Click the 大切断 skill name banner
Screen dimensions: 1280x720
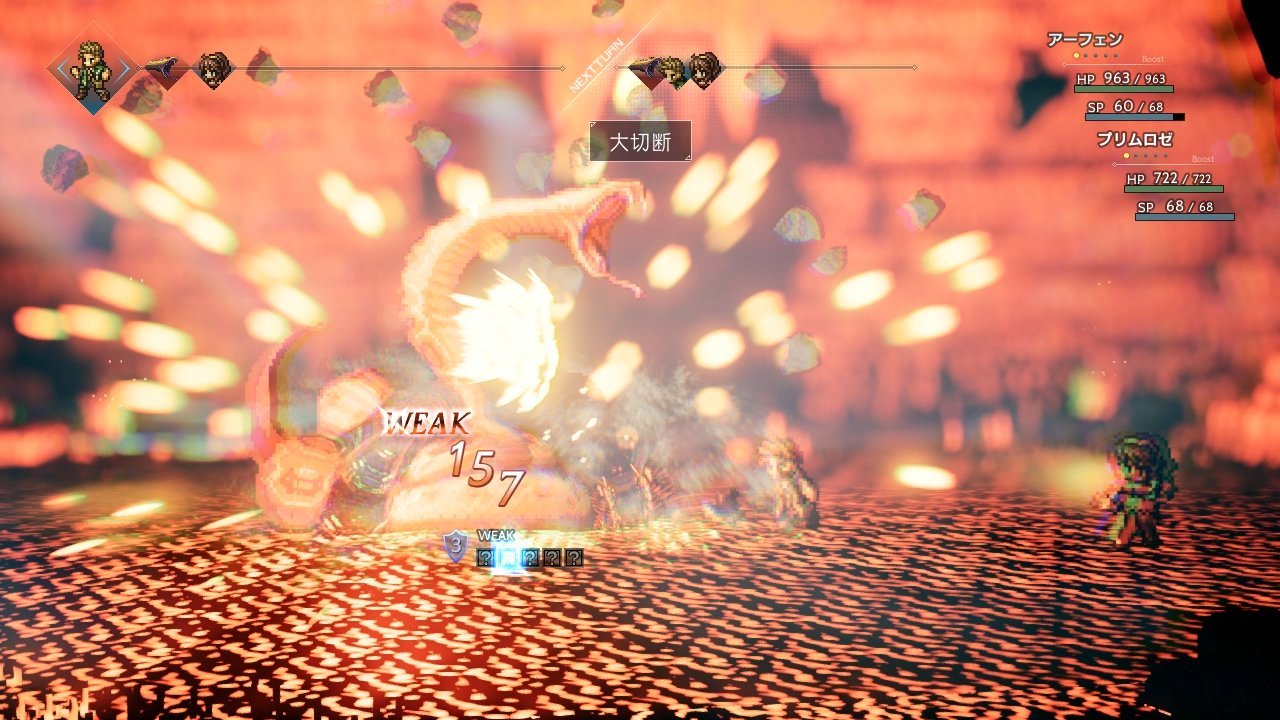(x=640, y=141)
